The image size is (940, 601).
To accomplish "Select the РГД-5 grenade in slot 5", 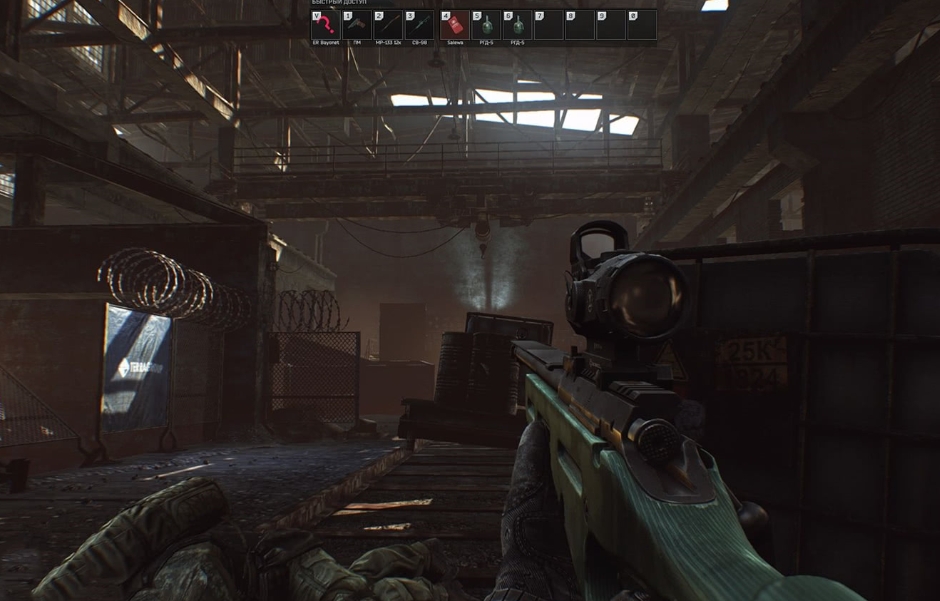I will [x=486, y=25].
